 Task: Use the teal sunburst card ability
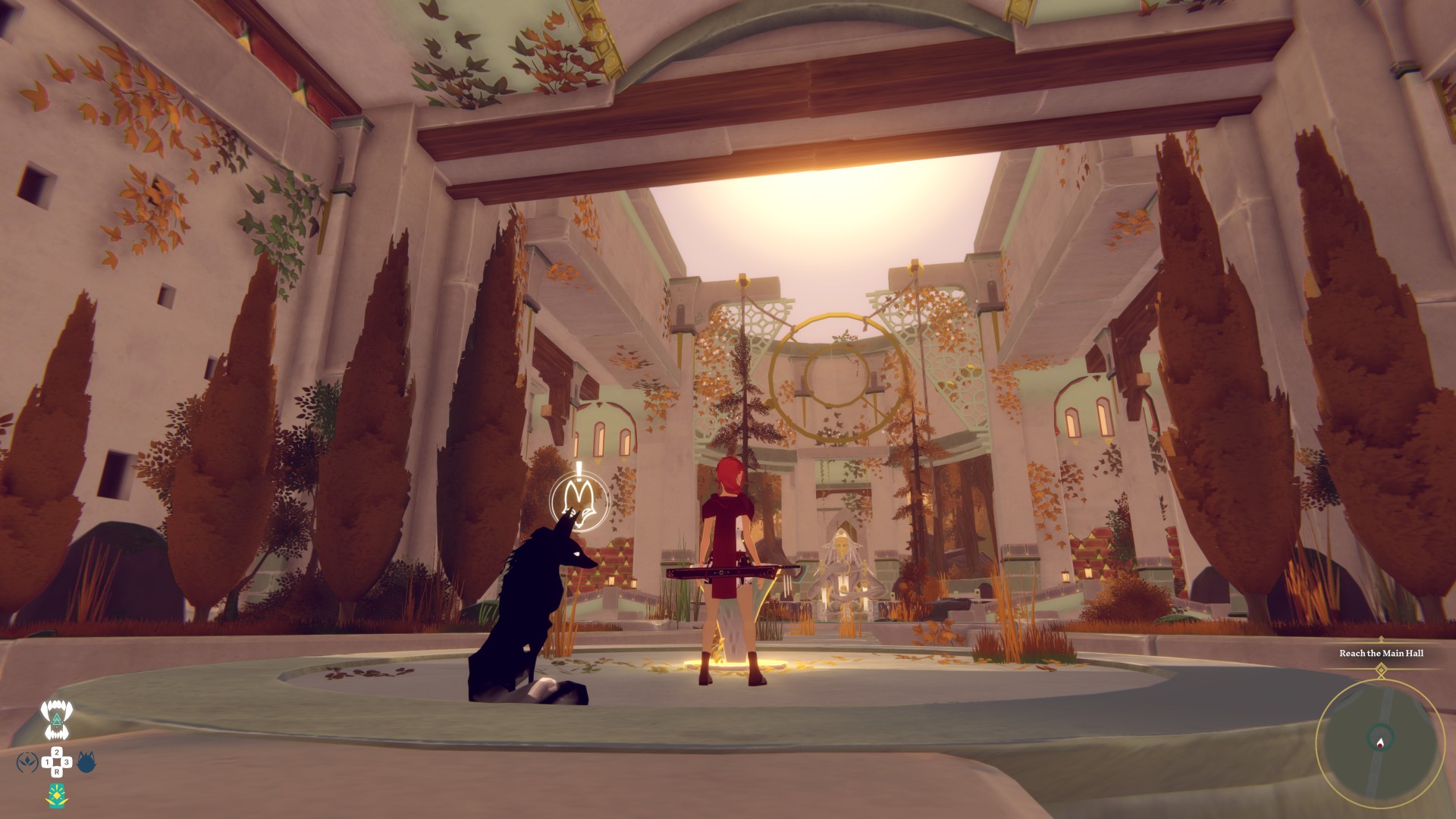[x=56, y=795]
